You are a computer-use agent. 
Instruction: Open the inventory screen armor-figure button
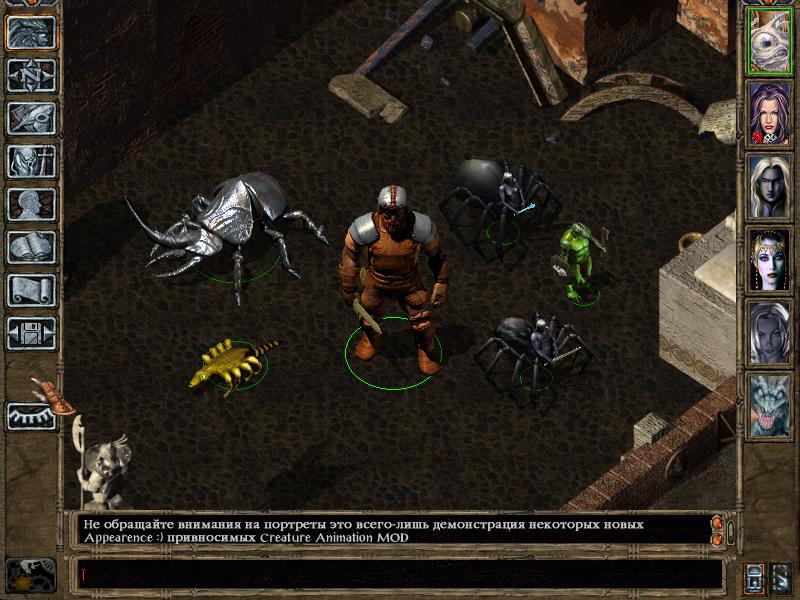tap(31, 161)
